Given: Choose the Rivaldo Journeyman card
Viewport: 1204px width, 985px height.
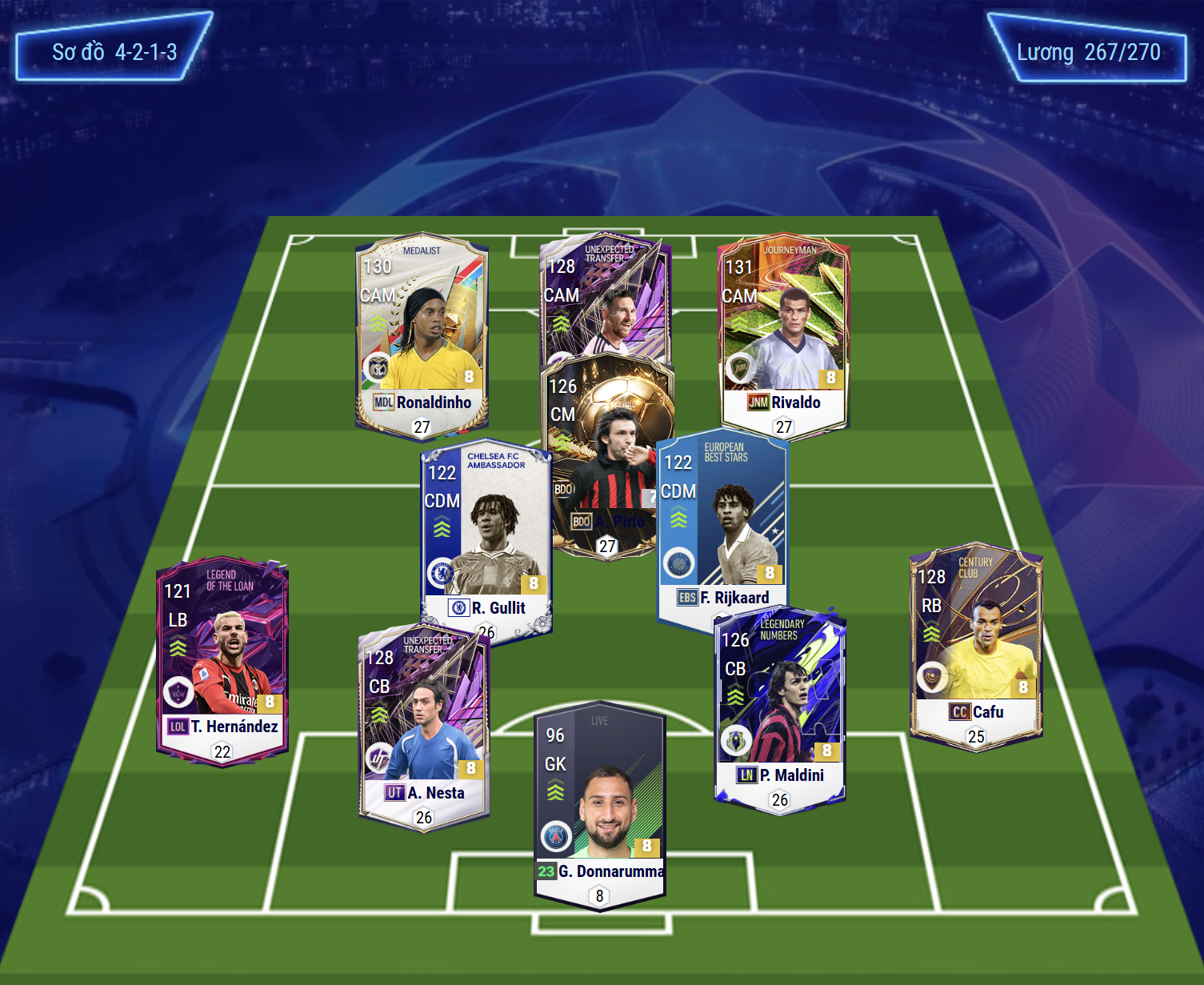Looking at the screenshot, I should coord(783,336).
